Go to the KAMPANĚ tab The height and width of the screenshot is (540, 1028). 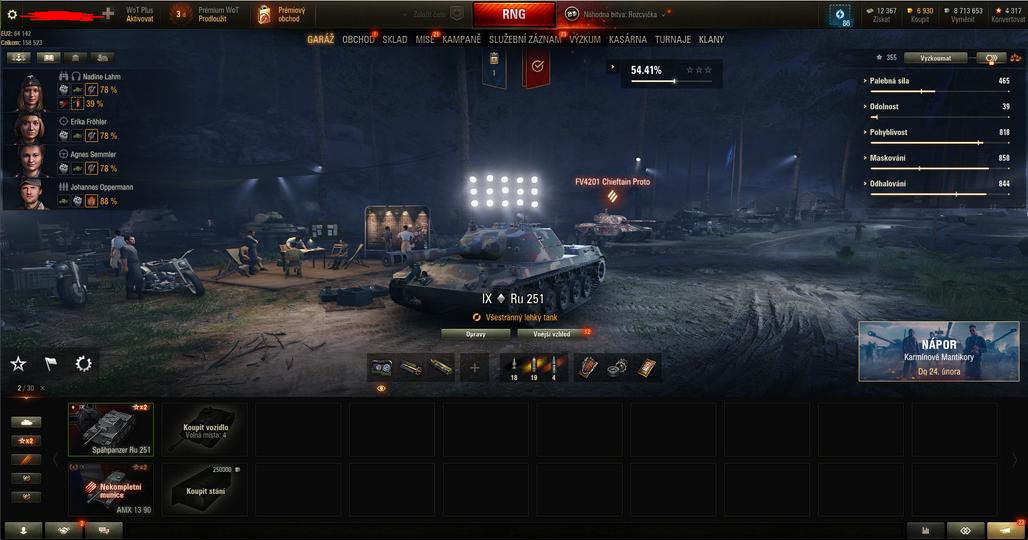click(461, 40)
